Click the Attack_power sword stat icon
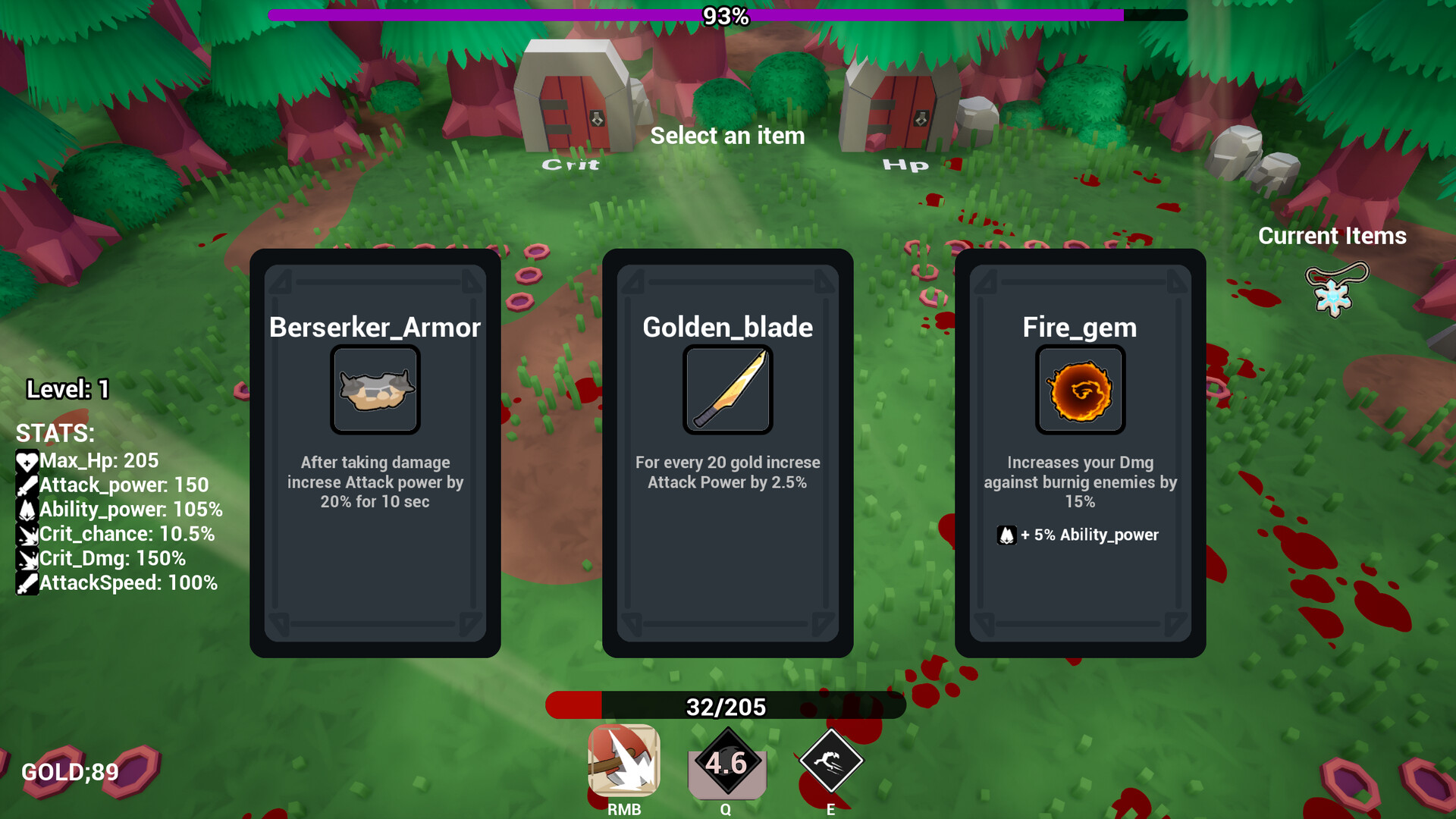Viewport: 1456px width, 819px height. (27, 485)
